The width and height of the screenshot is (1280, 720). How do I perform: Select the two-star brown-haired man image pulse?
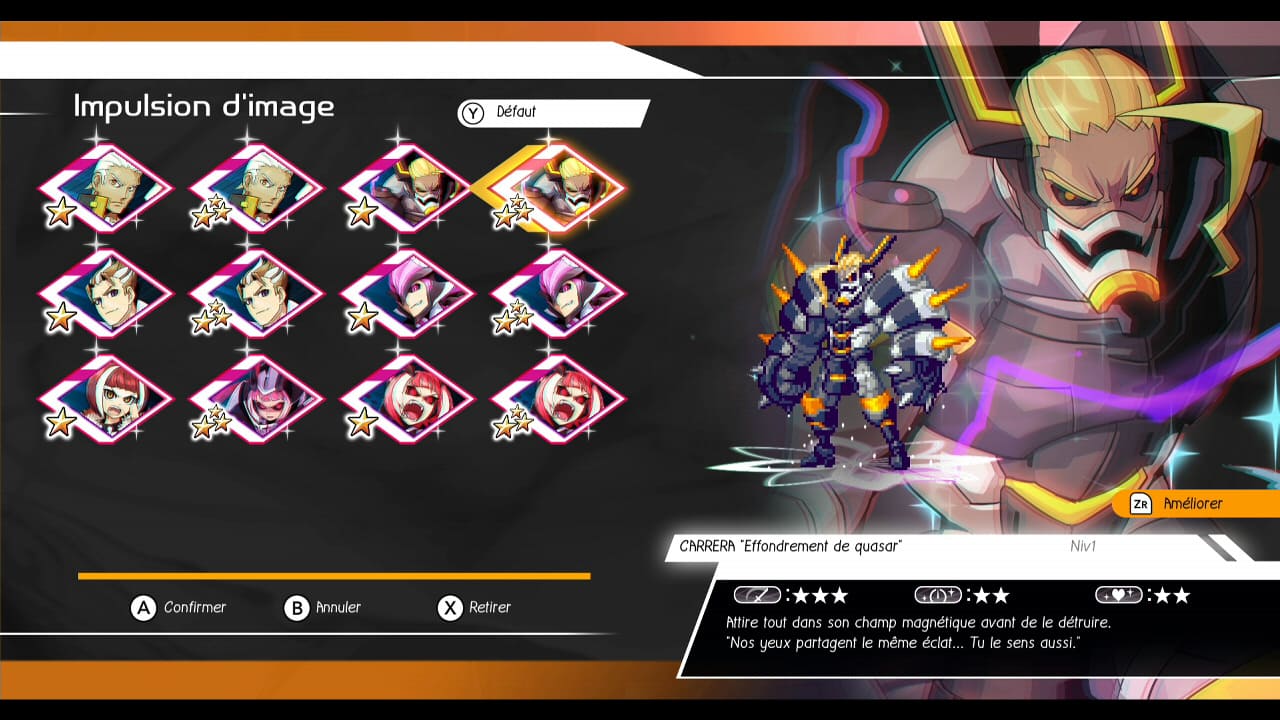(x=257, y=294)
